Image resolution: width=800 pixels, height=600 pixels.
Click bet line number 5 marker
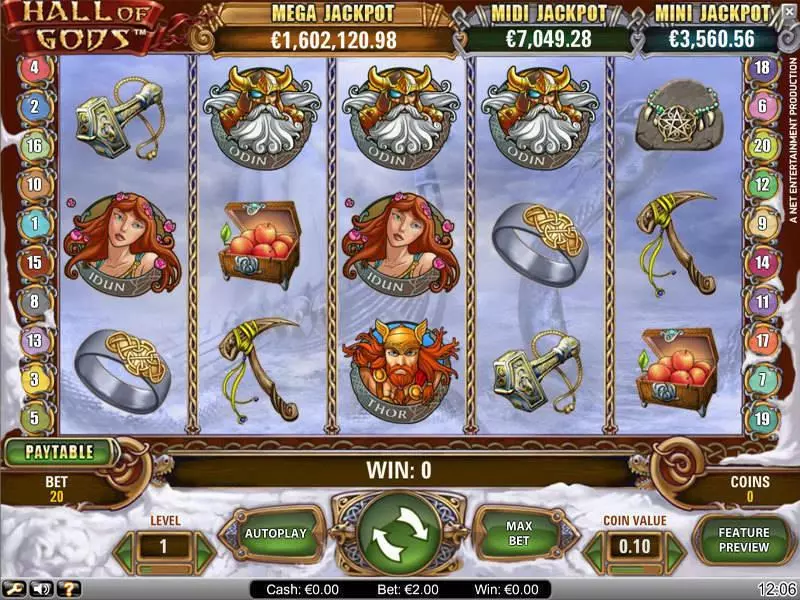[34, 418]
